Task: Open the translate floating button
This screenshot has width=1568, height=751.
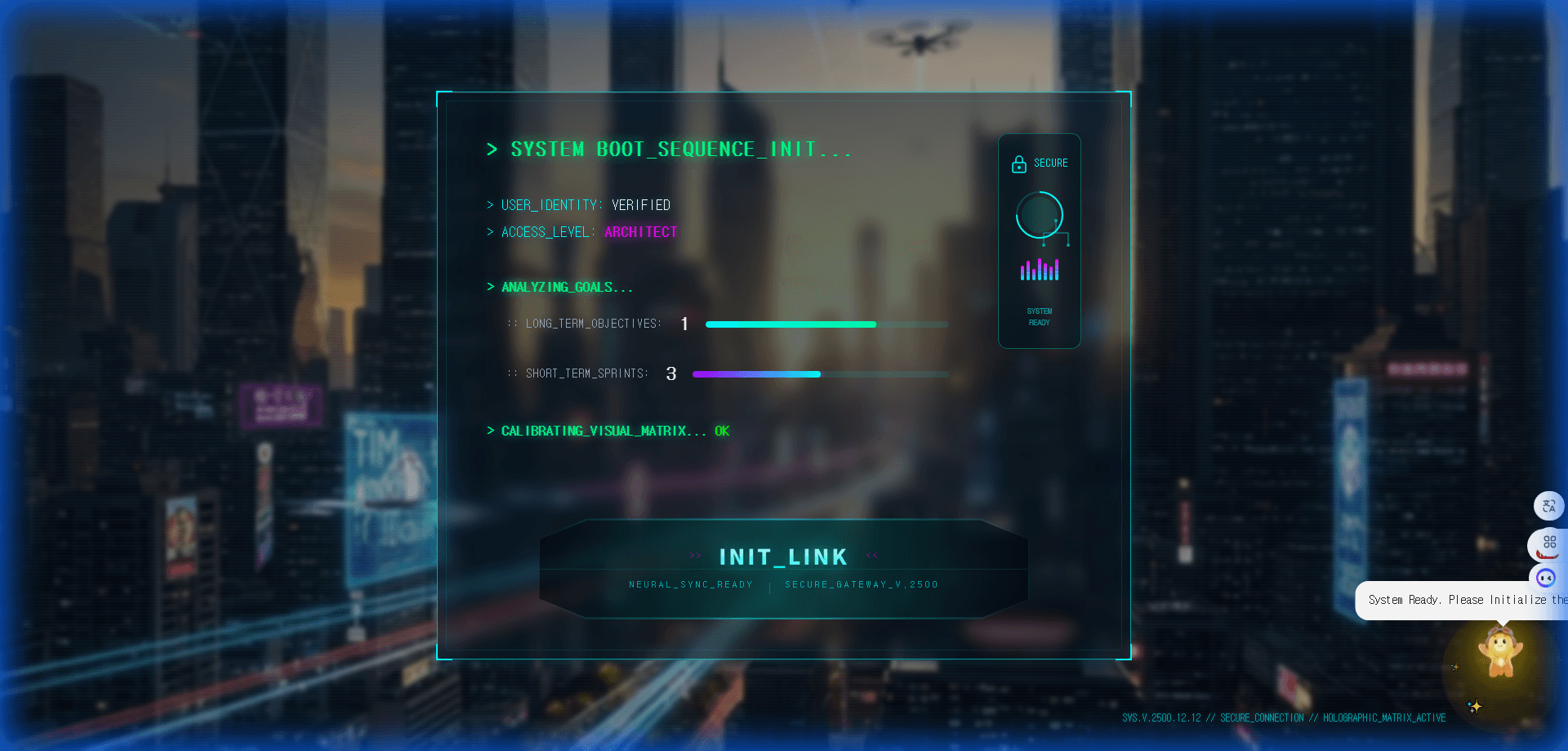Action: [x=1548, y=507]
